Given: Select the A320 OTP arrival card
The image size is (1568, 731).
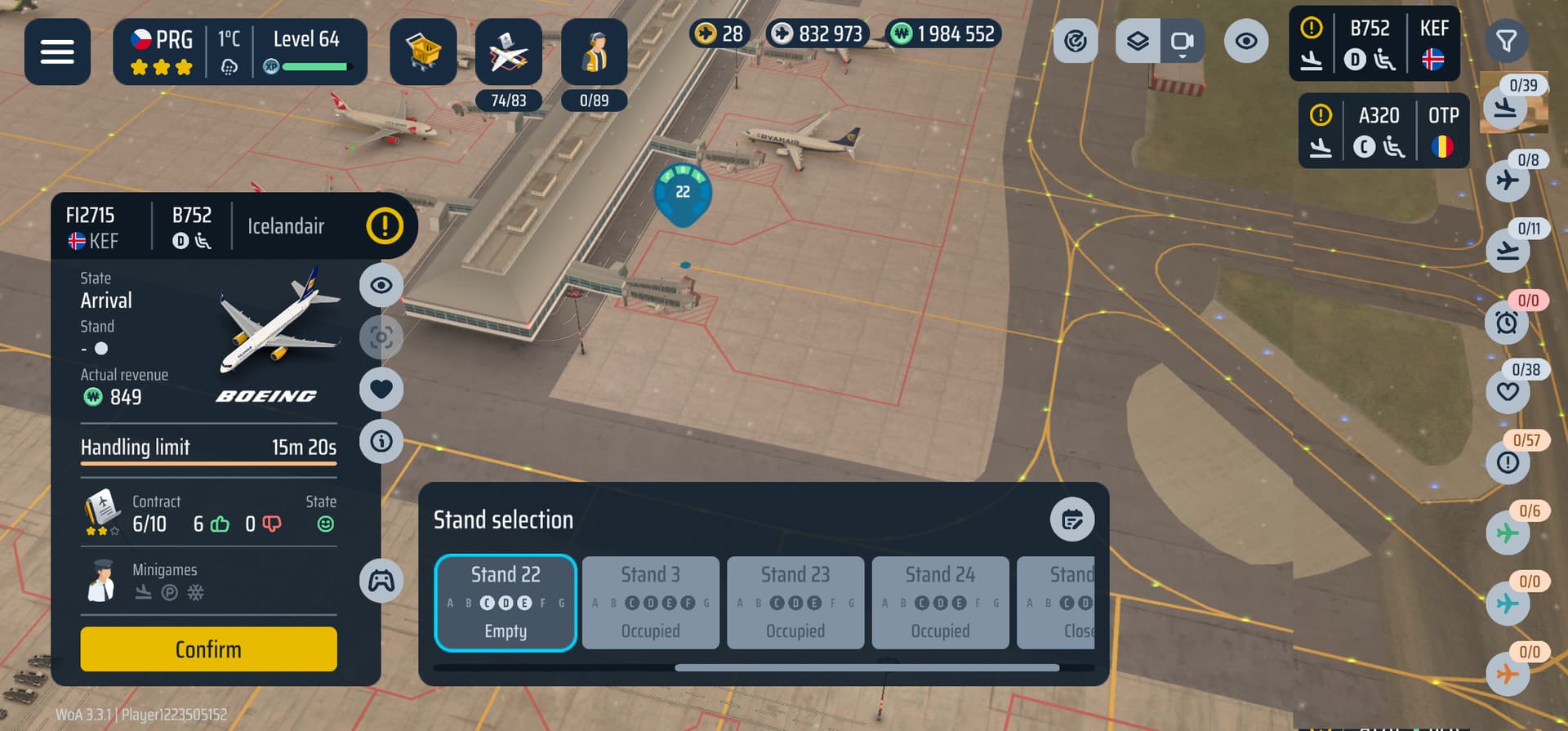Looking at the screenshot, I should [1383, 131].
